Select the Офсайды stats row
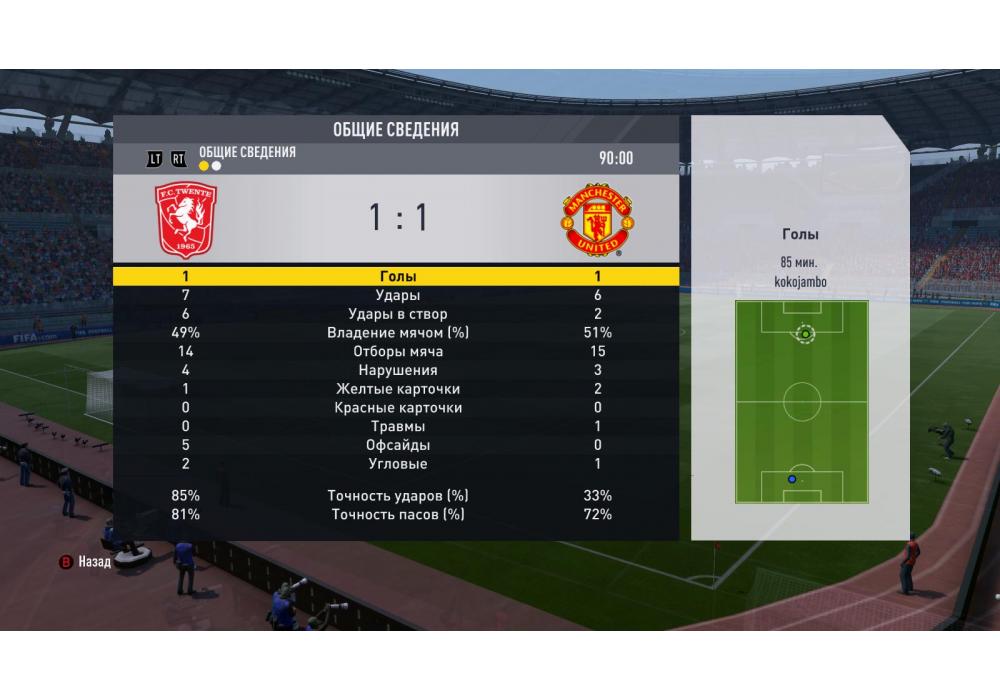The height and width of the screenshot is (700, 1000). pos(397,445)
